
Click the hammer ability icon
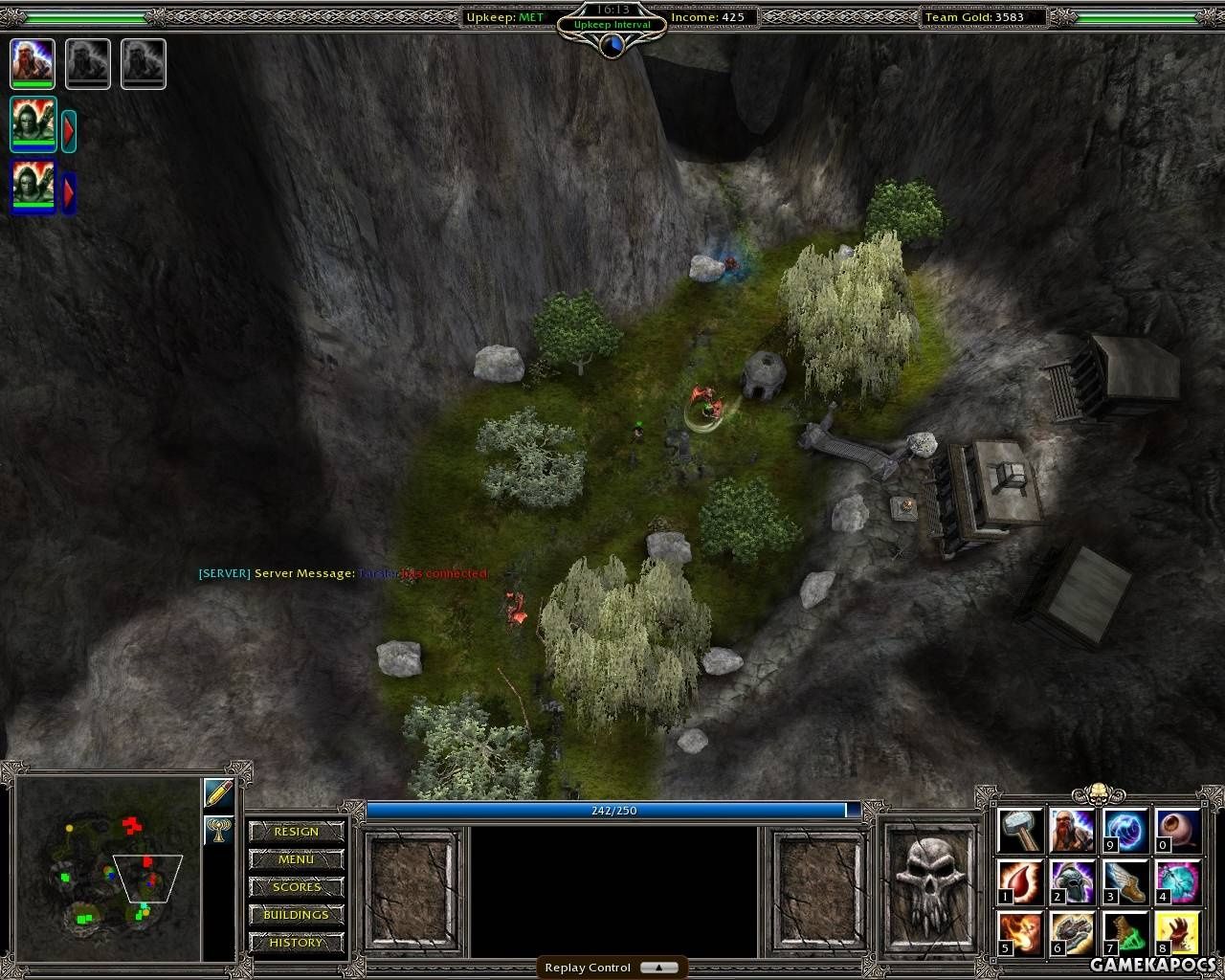point(1020,831)
